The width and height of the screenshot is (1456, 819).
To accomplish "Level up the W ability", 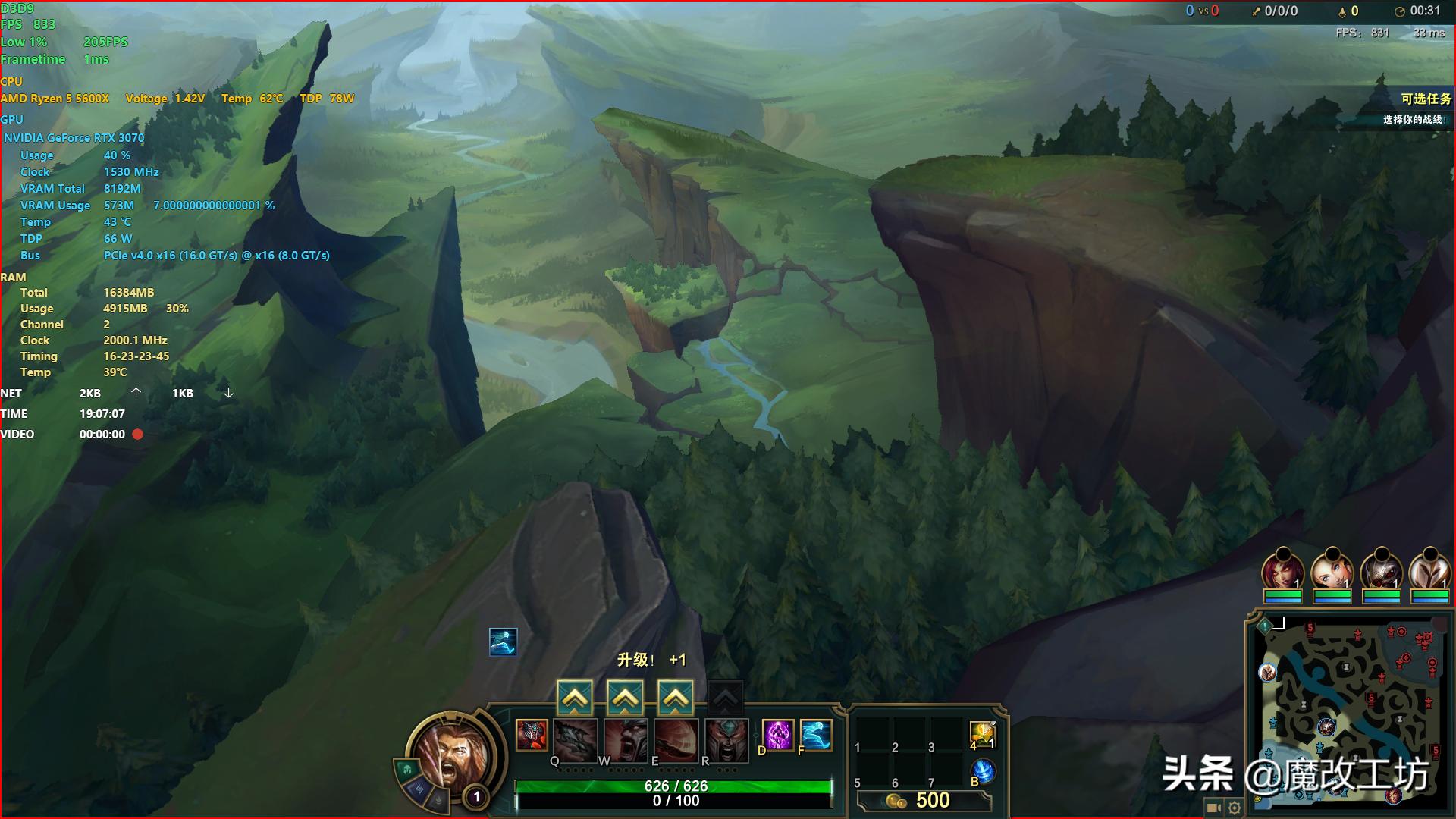I will [x=625, y=698].
